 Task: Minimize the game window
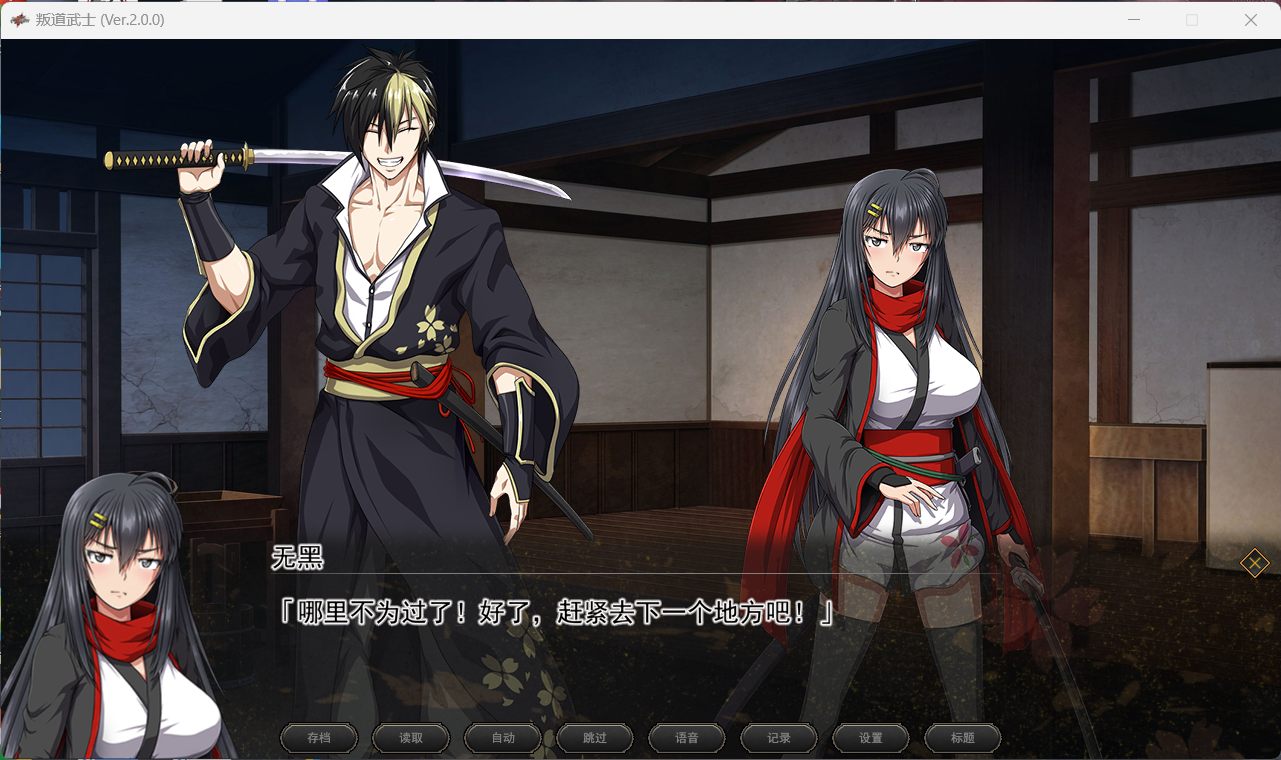point(1135,19)
